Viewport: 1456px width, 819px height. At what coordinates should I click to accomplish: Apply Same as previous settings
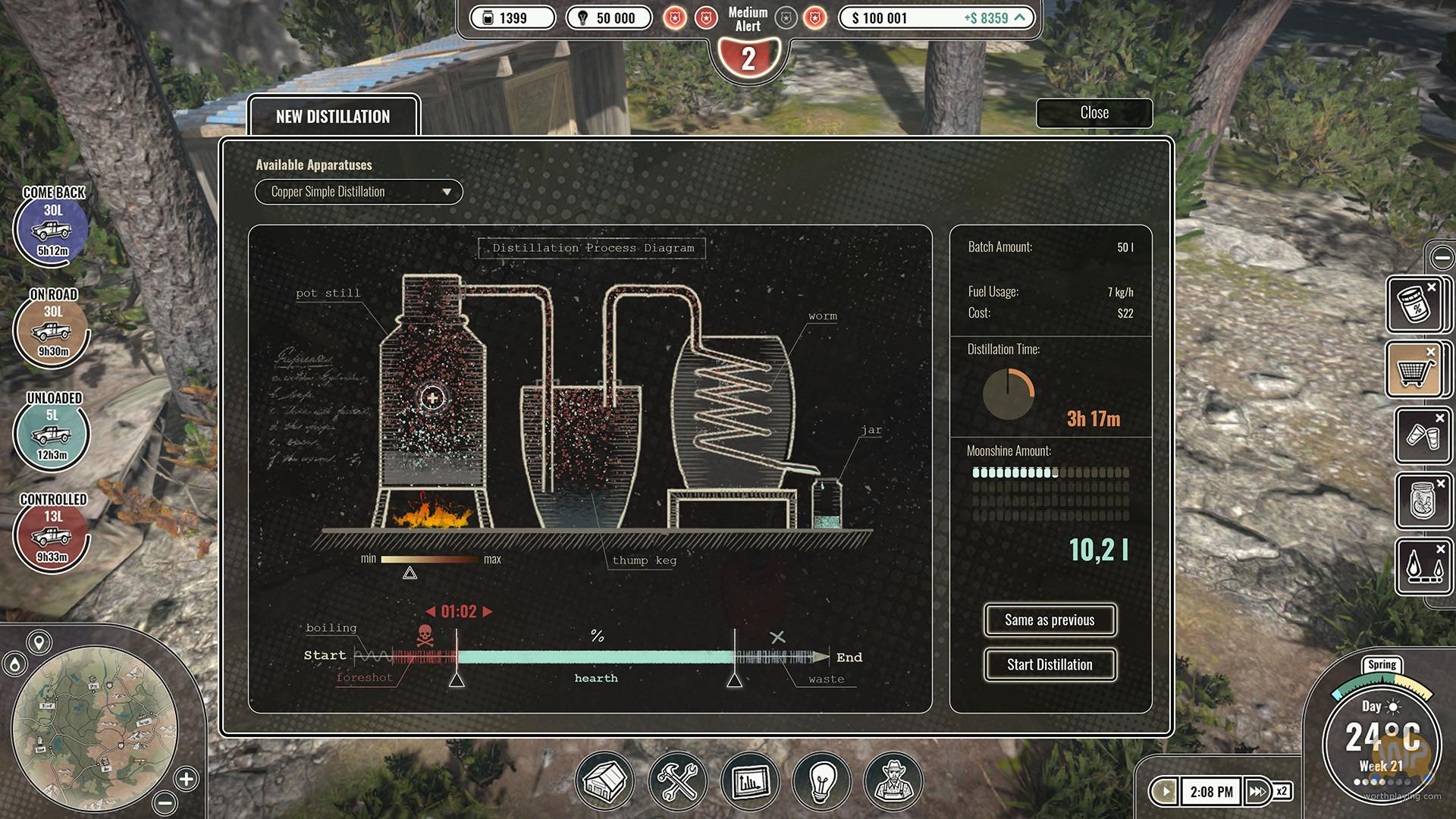1050,620
